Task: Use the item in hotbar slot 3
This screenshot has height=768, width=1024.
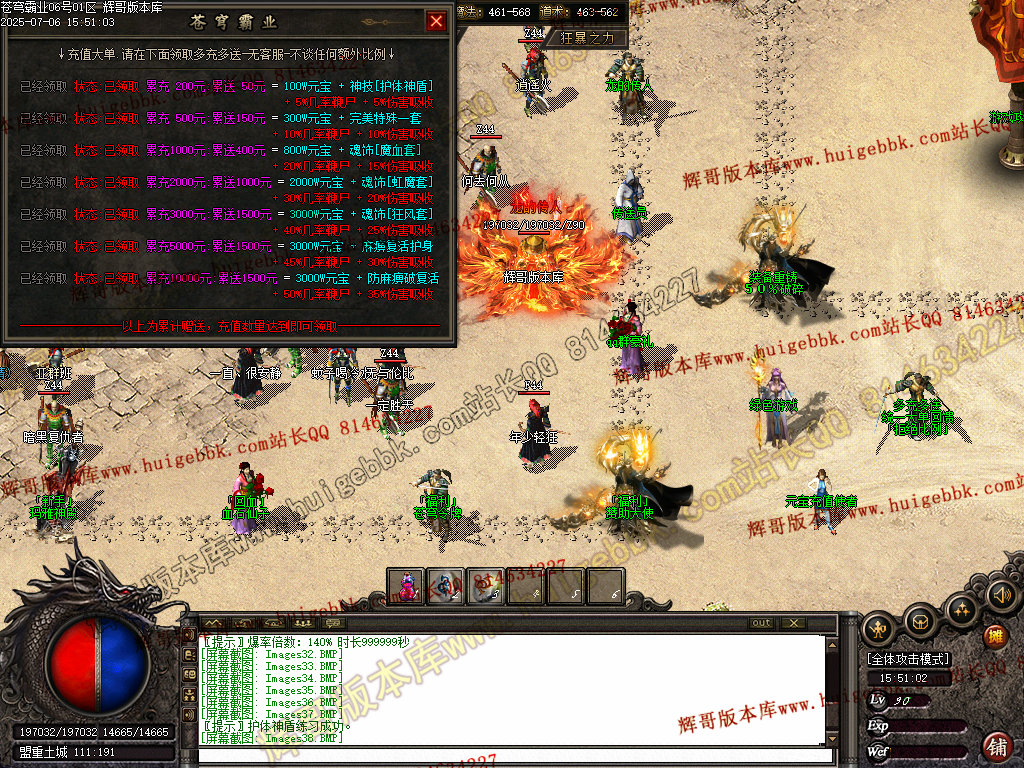Action: 486,587
